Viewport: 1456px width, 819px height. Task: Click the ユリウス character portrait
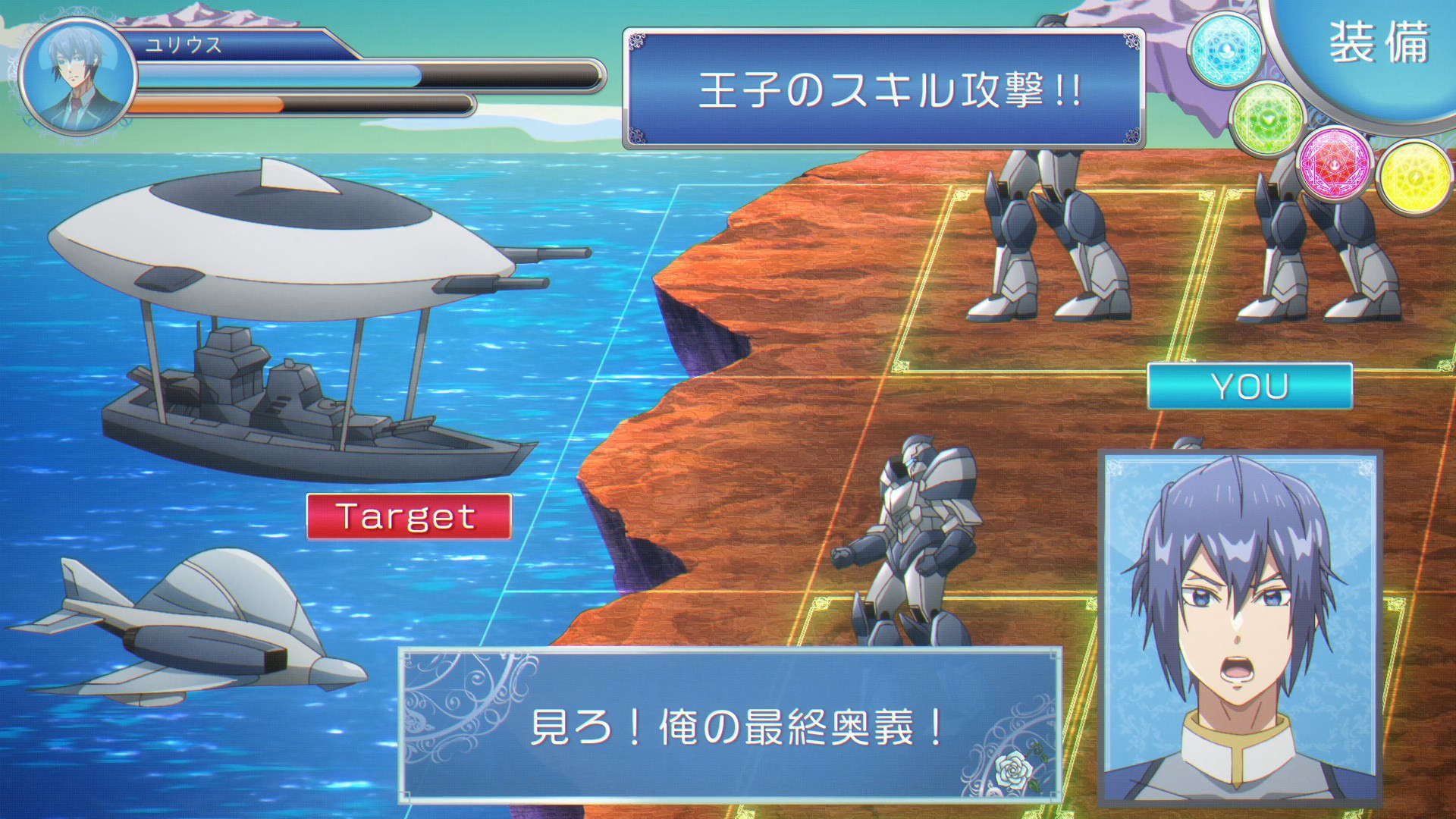[x=76, y=76]
